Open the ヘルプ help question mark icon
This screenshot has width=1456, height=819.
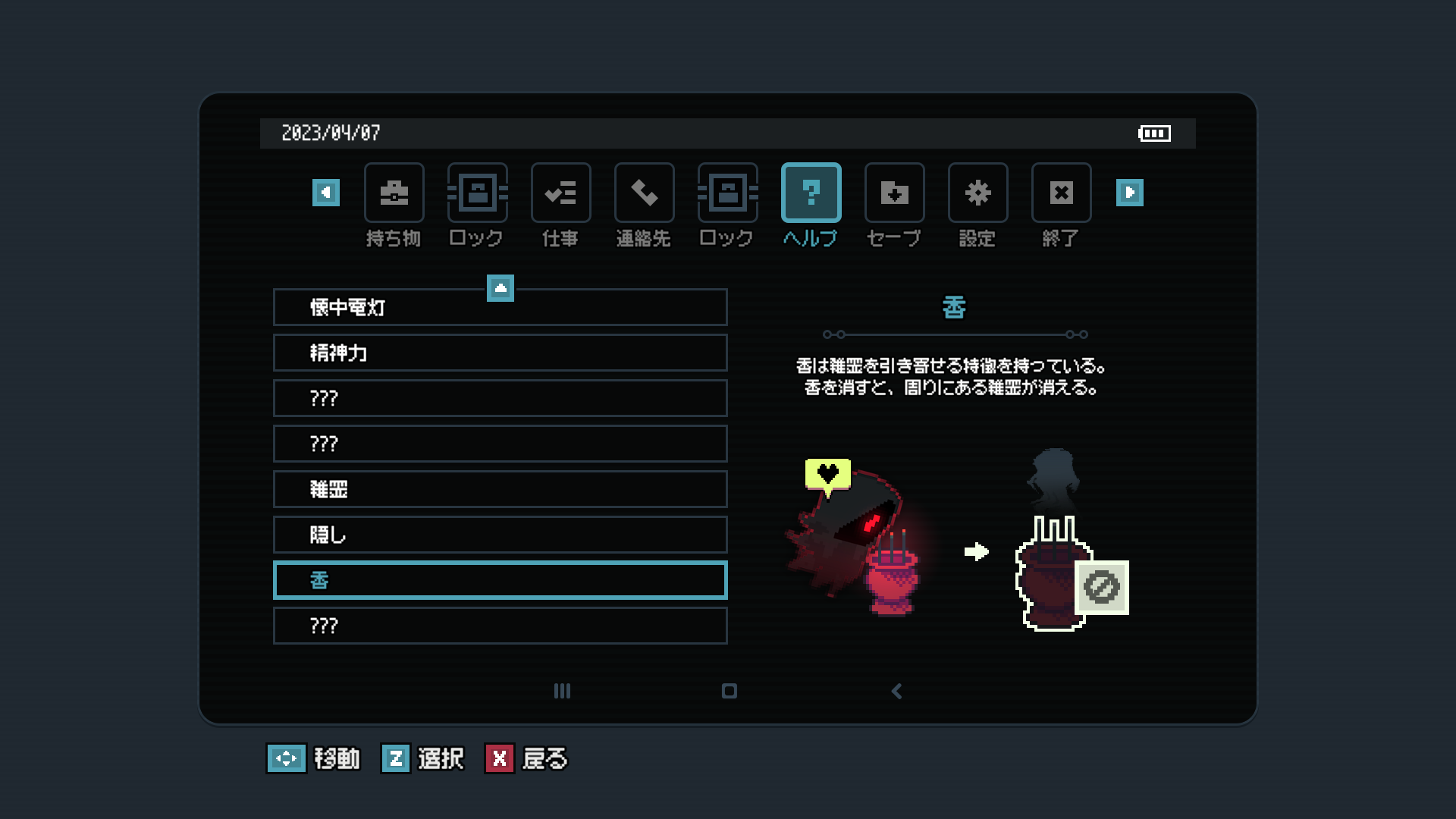click(811, 193)
